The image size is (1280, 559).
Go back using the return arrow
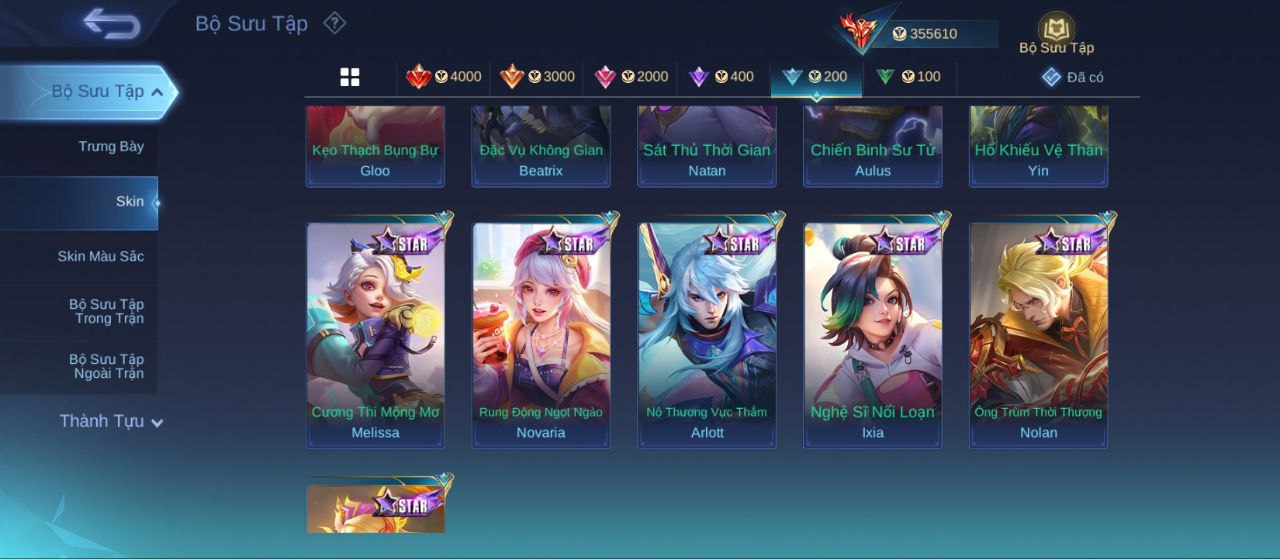point(111,23)
